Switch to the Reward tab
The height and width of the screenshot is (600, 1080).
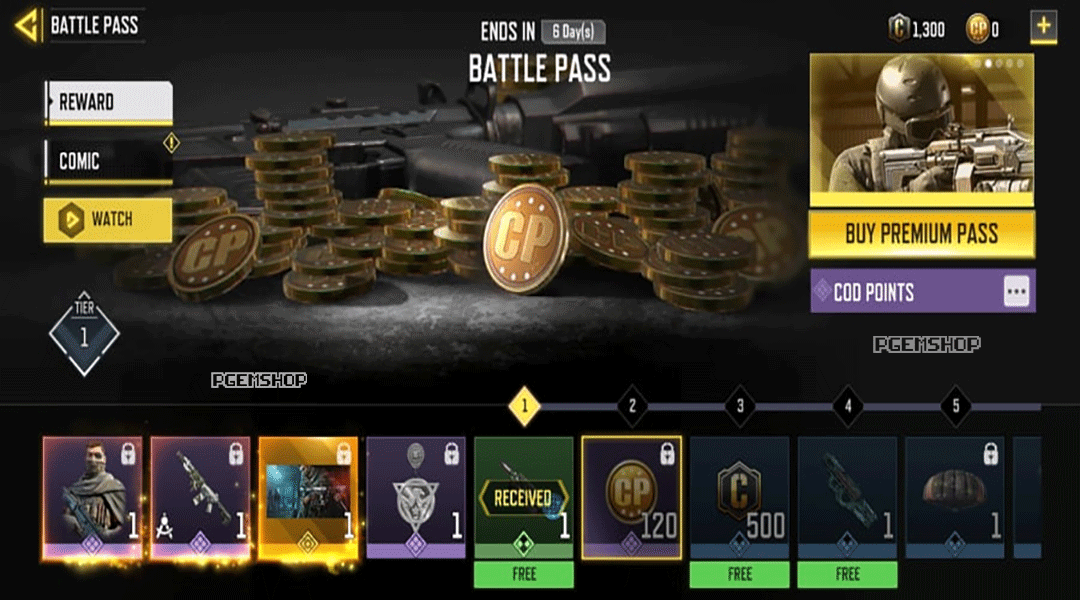(x=108, y=102)
